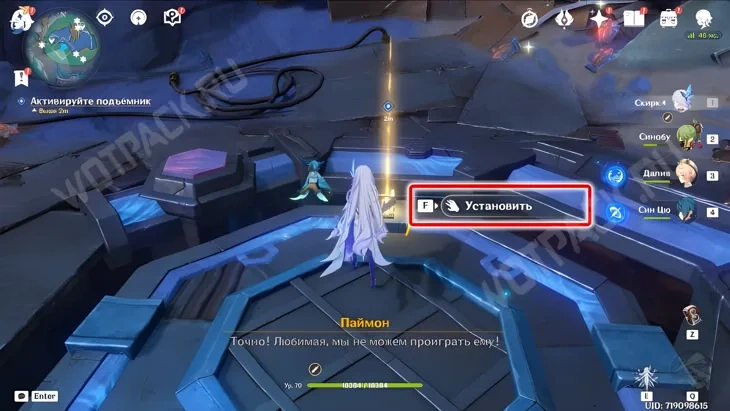Open the adventurer handbook book icon

(634, 18)
